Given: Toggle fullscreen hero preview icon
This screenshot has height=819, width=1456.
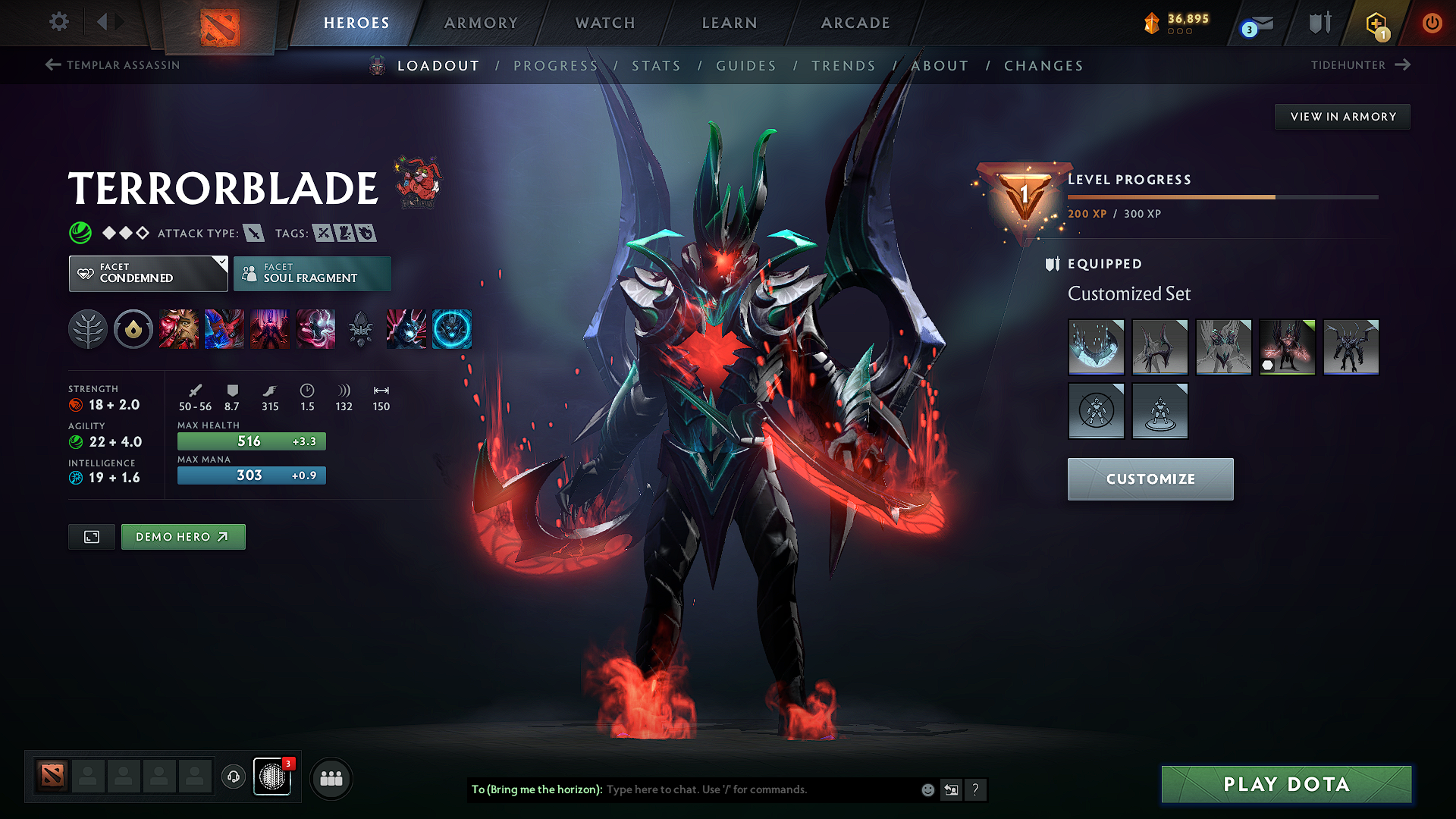Looking at the screenshot, I should click(x=91, y=536).
